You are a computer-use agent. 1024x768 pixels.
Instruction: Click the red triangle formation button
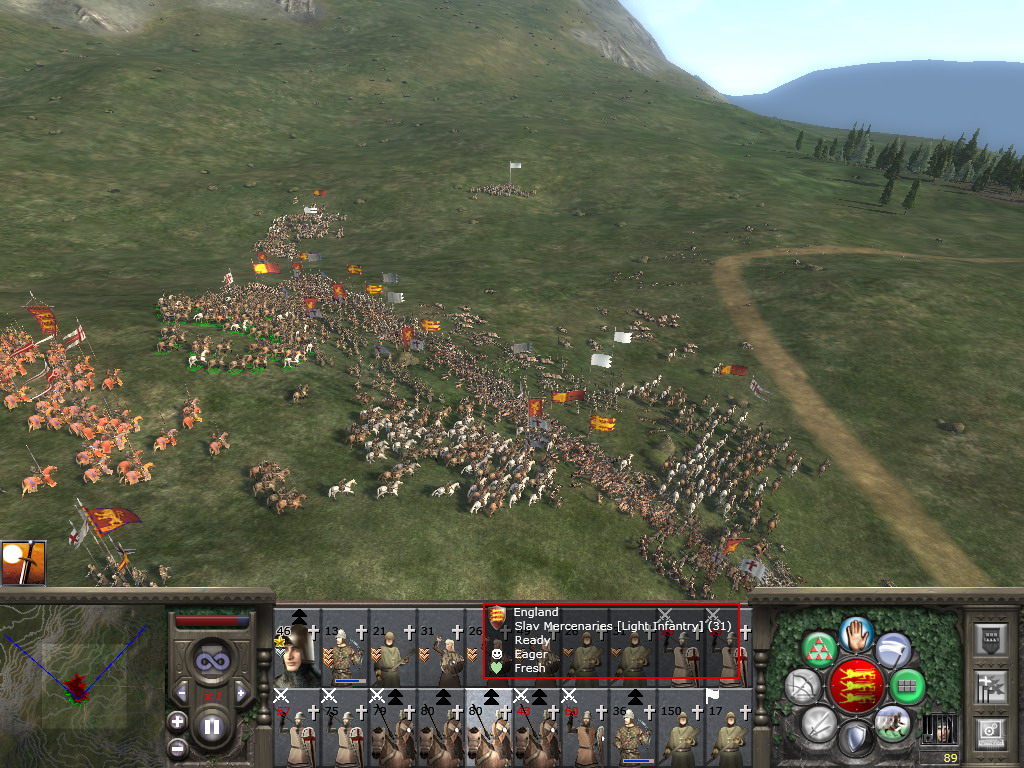[x=820, y=650]
